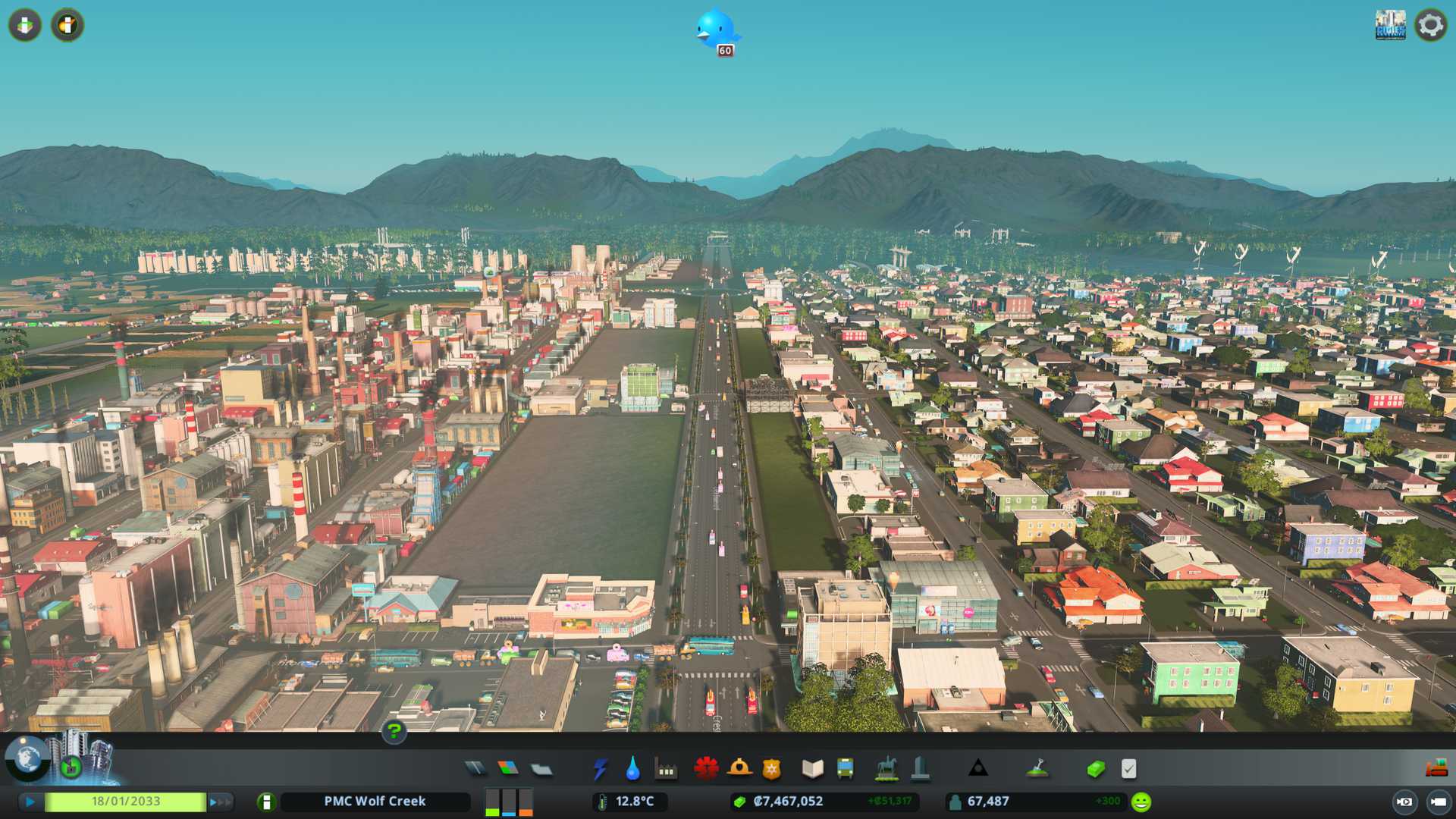Open the Districts painting tool
Viewport: 1456px width, 819px height.
[x=541, y=769]
